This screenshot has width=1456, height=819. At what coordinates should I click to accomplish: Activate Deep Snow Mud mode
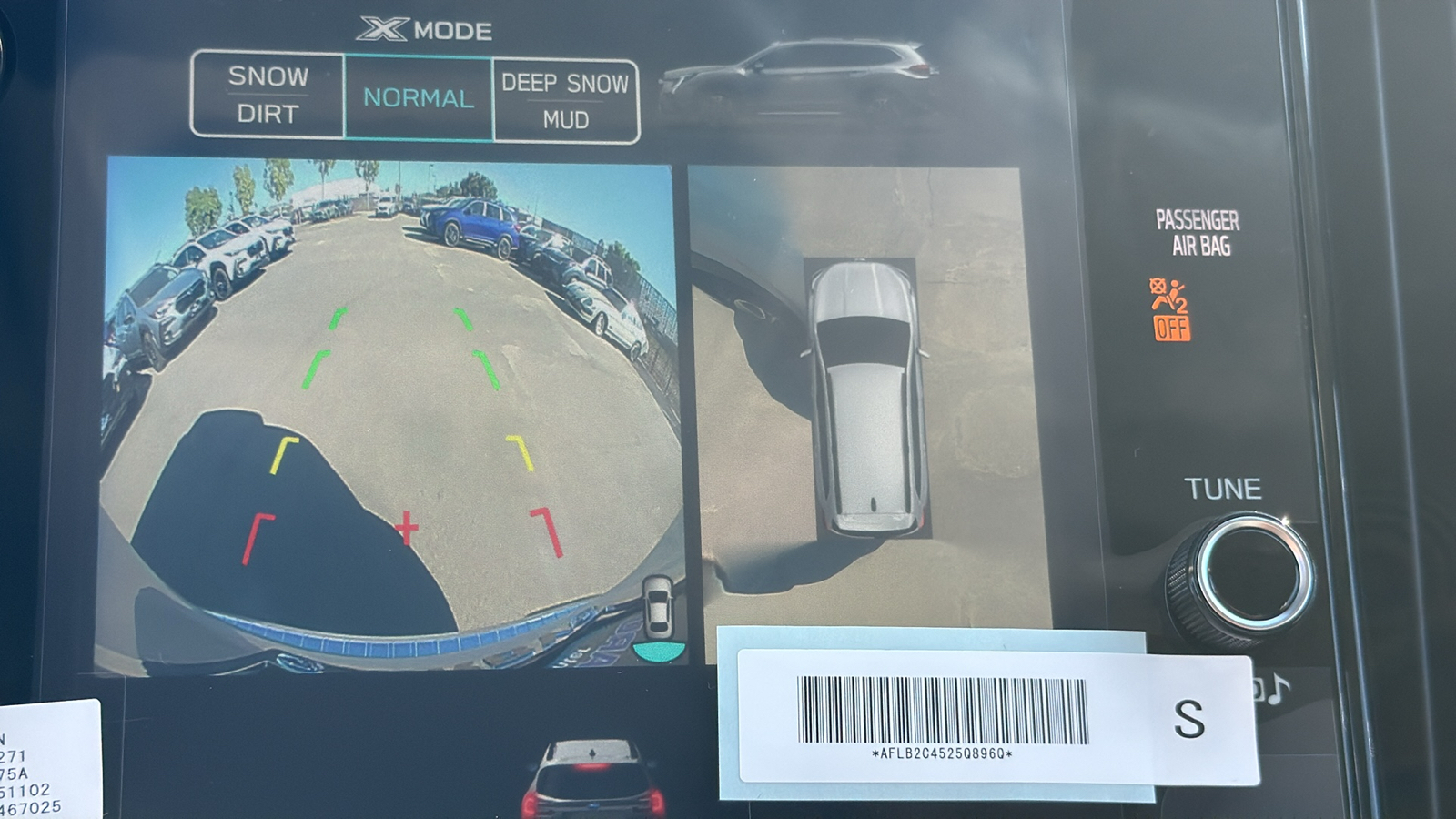pos(565,100)
